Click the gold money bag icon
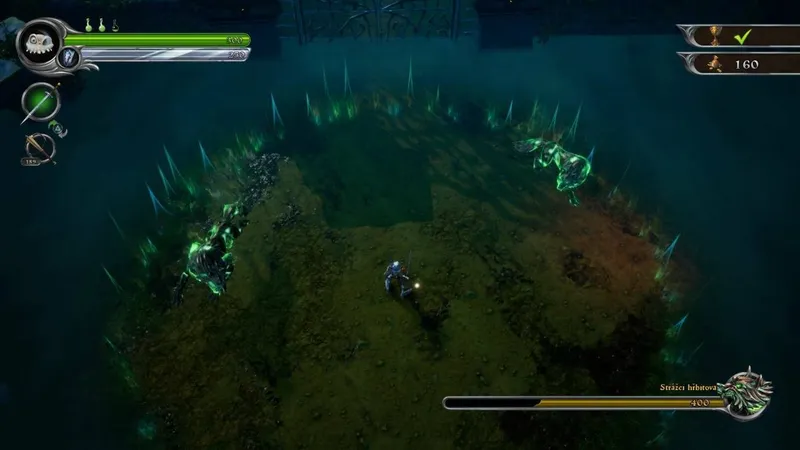This screenshot has width=800, height=450. point(713,63)
